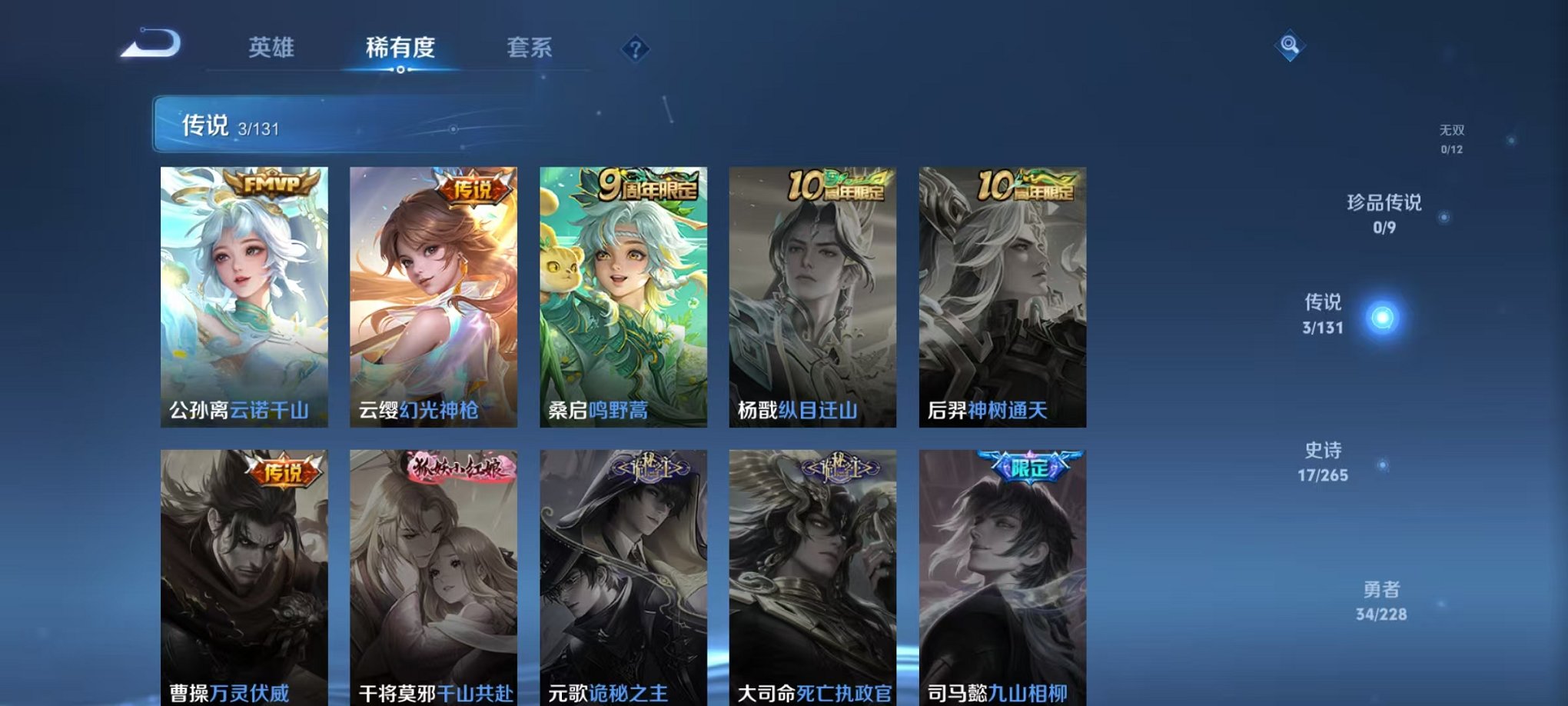Viewport: 1568px width, 706px height.
Task: Click the 10周年限定 badge on 杨戬's card
Action: pyautogui.click(x=837, y=186)
